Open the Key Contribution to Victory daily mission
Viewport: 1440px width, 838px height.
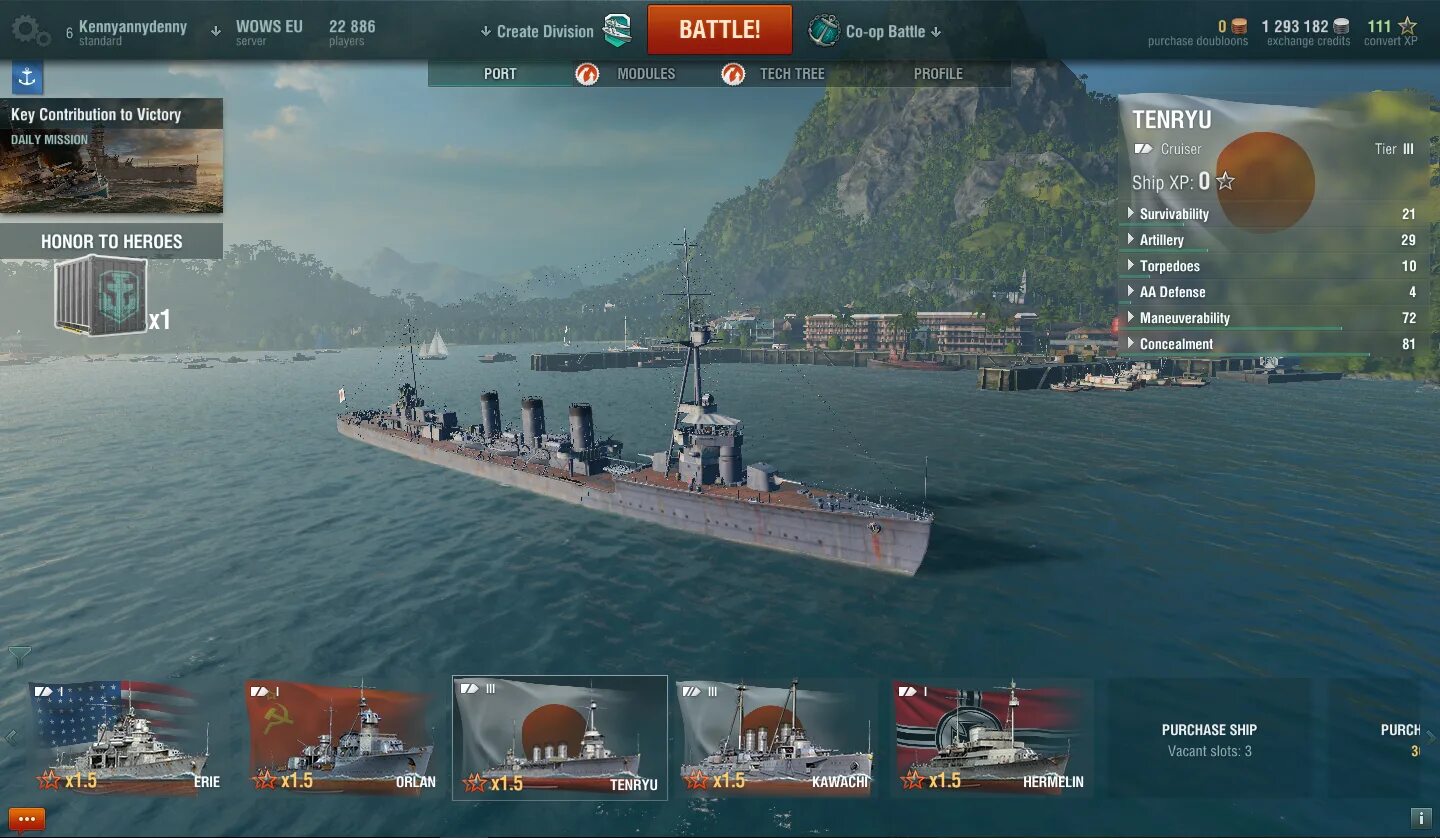(x=111, y=156)
